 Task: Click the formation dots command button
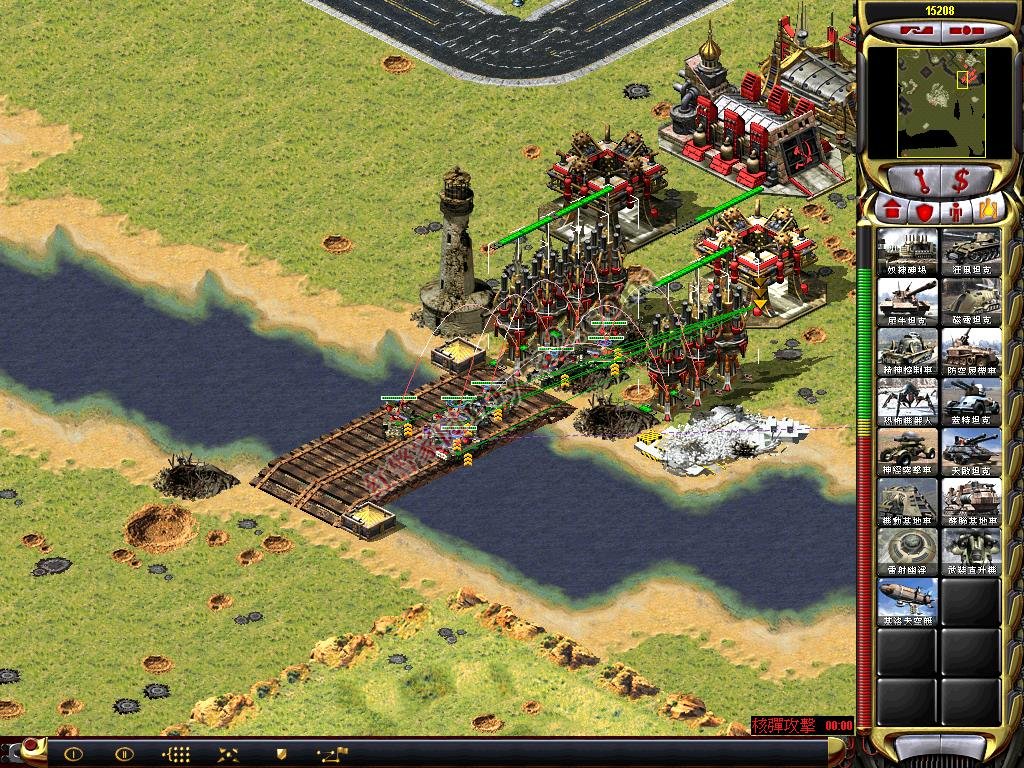click(x=176, y=754)
